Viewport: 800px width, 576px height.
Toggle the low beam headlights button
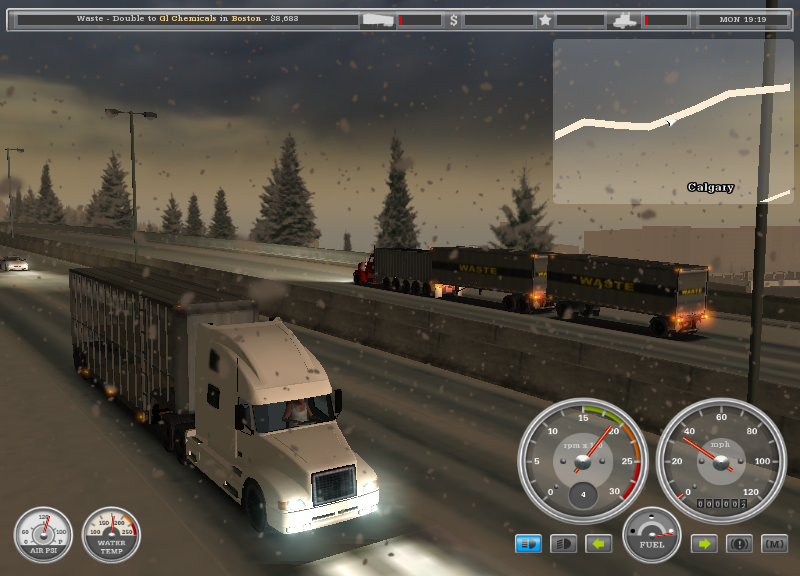click(563, 544)
